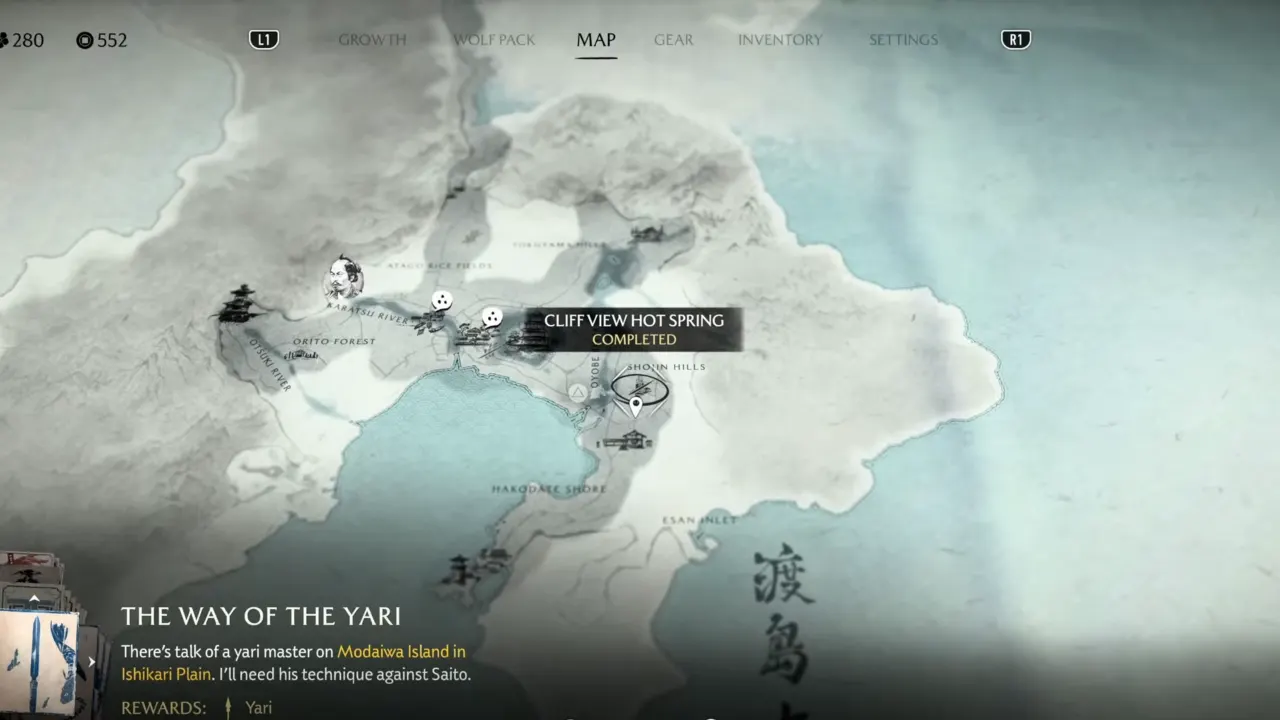Choose the building marker below Shojin Hills
The height and width of the screenshot is (720, 1280).
(x=625, y=440)
